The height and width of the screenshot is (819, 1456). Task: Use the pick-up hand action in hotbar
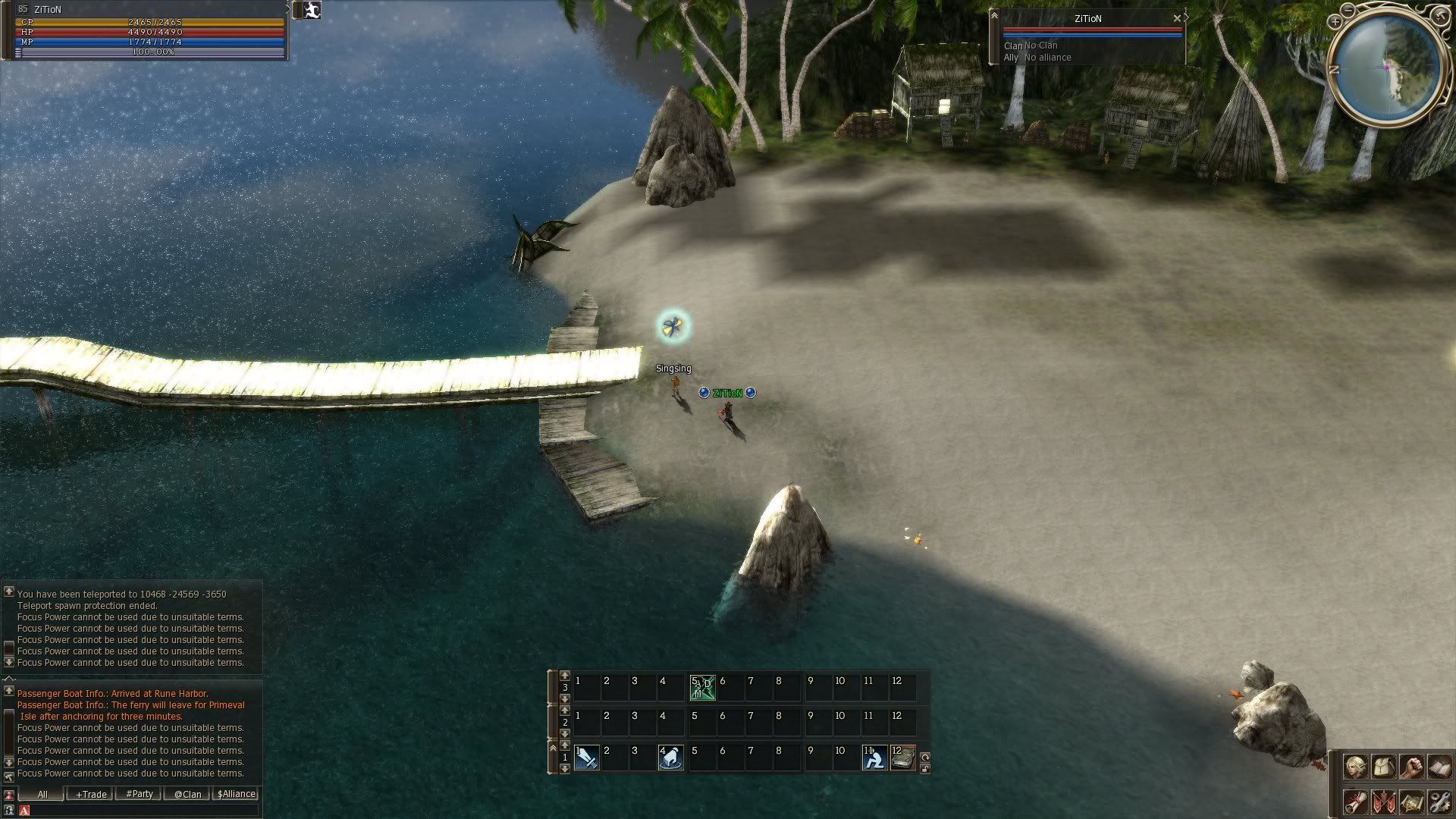click(x=670, y=758)
